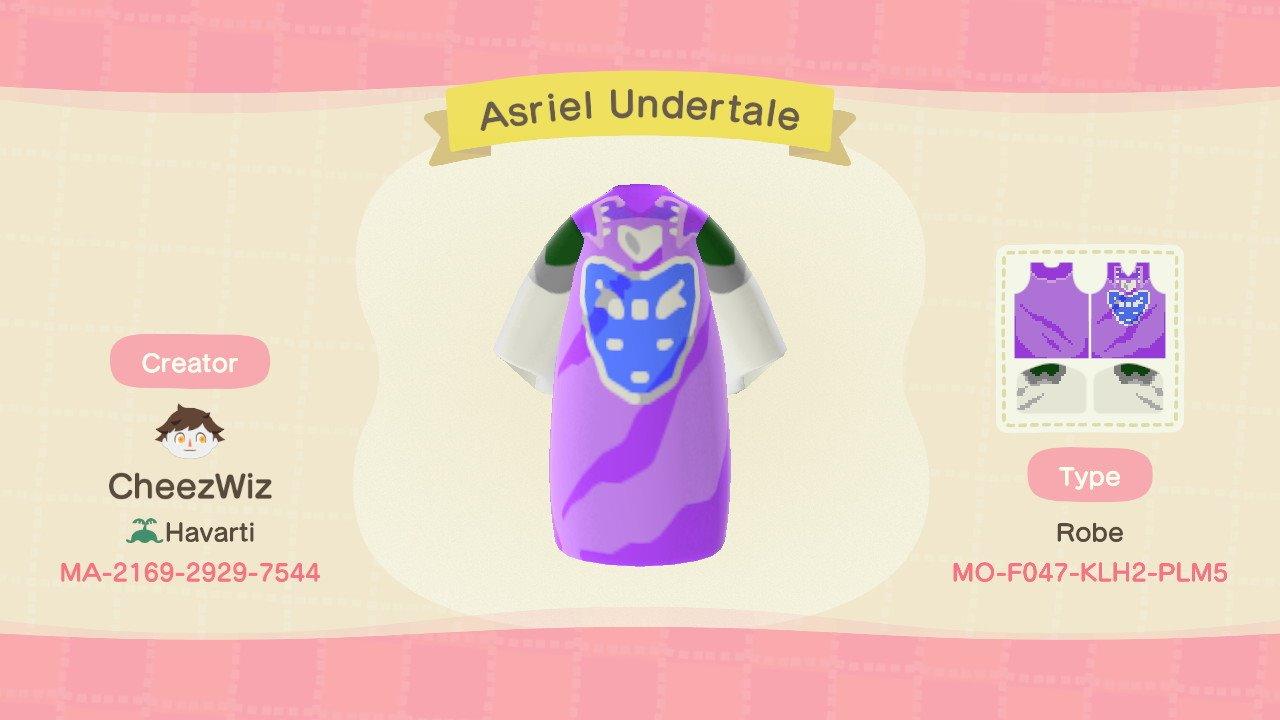This screenshot has width=1280, height=720.
Task: Open the Robe type selector
Action: 1090,532
